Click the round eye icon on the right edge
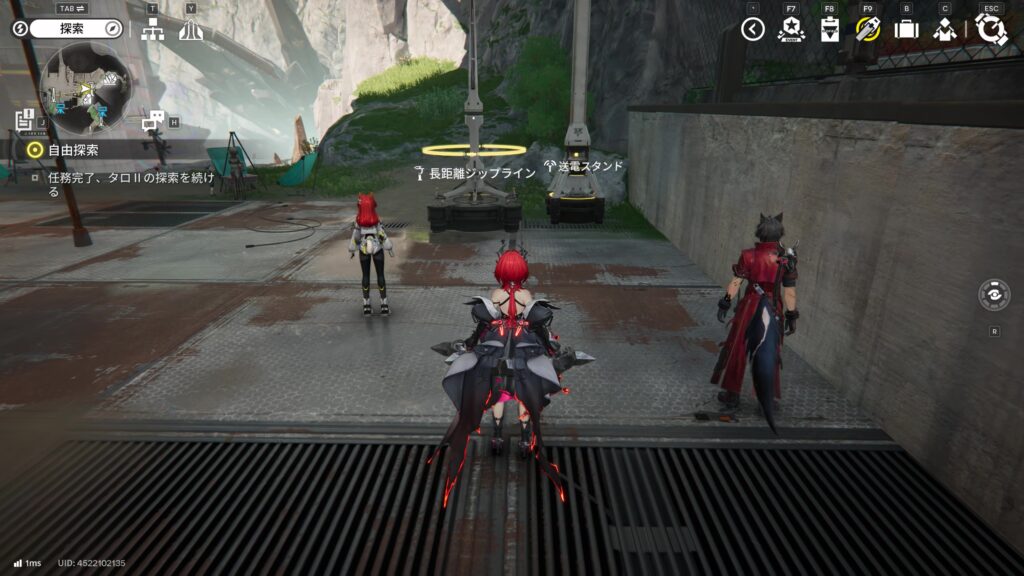1024x576 pixels. click(x=994, y=295)
